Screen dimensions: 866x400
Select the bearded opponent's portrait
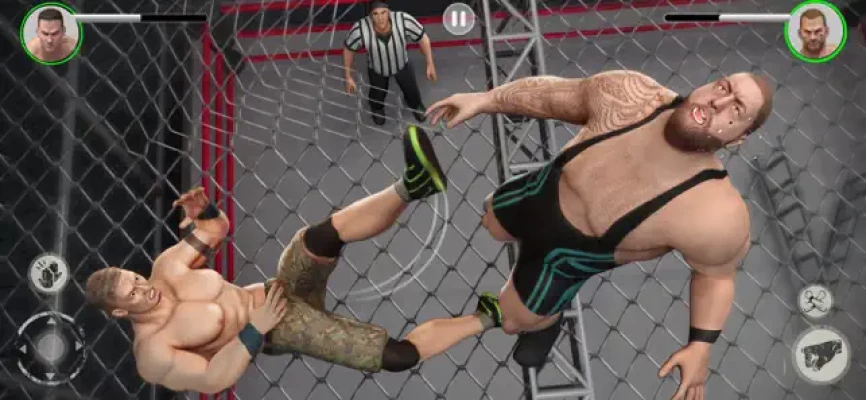(815, 31)
